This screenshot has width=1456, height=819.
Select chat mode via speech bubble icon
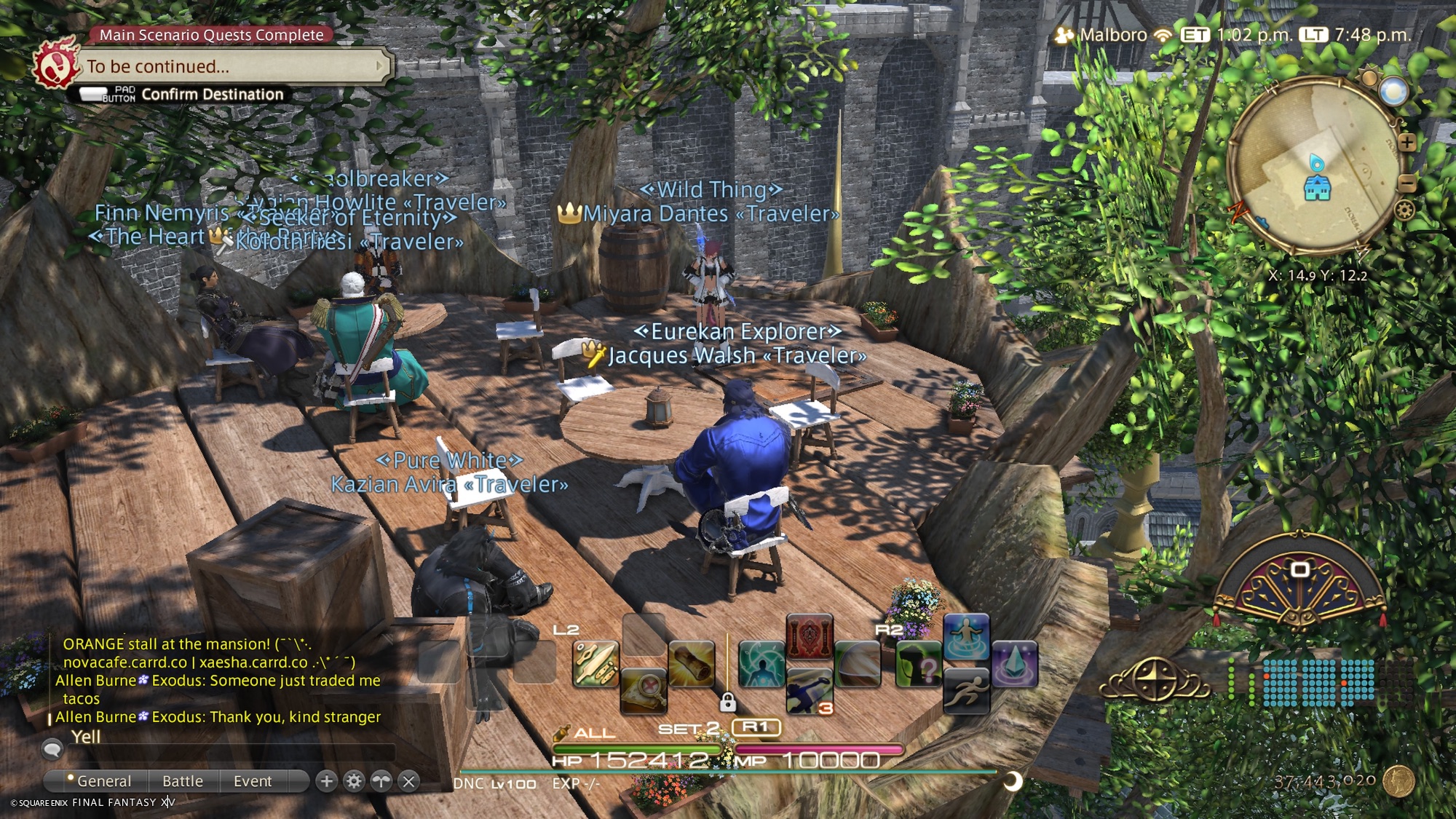pyautogui.click(x=52, y=748)
